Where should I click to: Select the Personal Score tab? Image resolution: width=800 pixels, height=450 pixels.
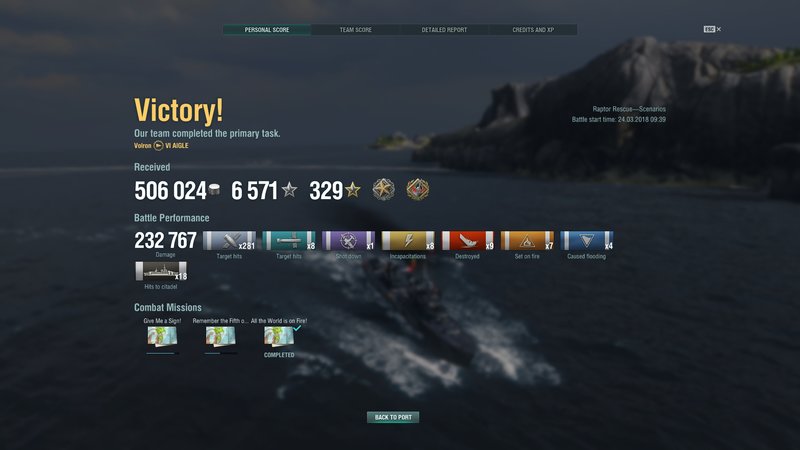[266, 30]
